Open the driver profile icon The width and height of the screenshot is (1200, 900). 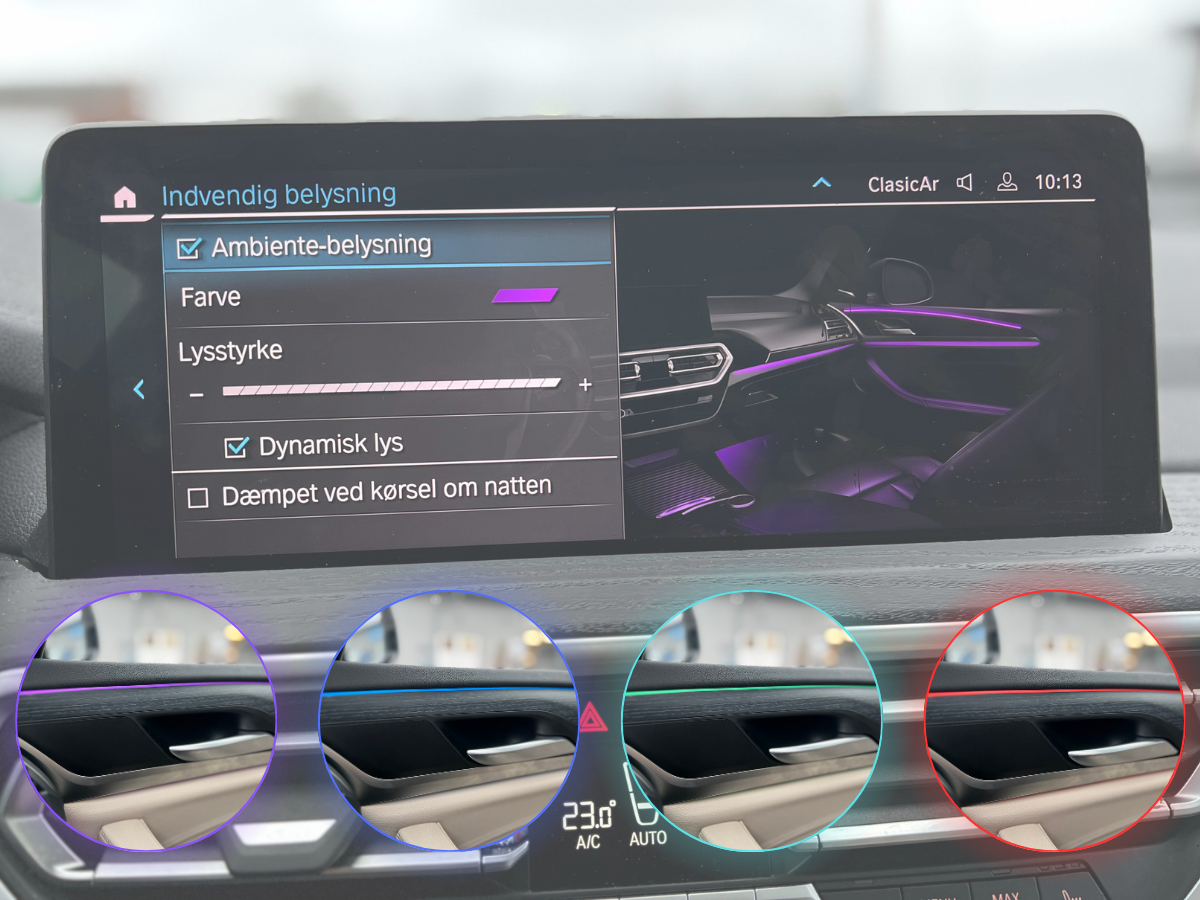[x=1007, y=183]
